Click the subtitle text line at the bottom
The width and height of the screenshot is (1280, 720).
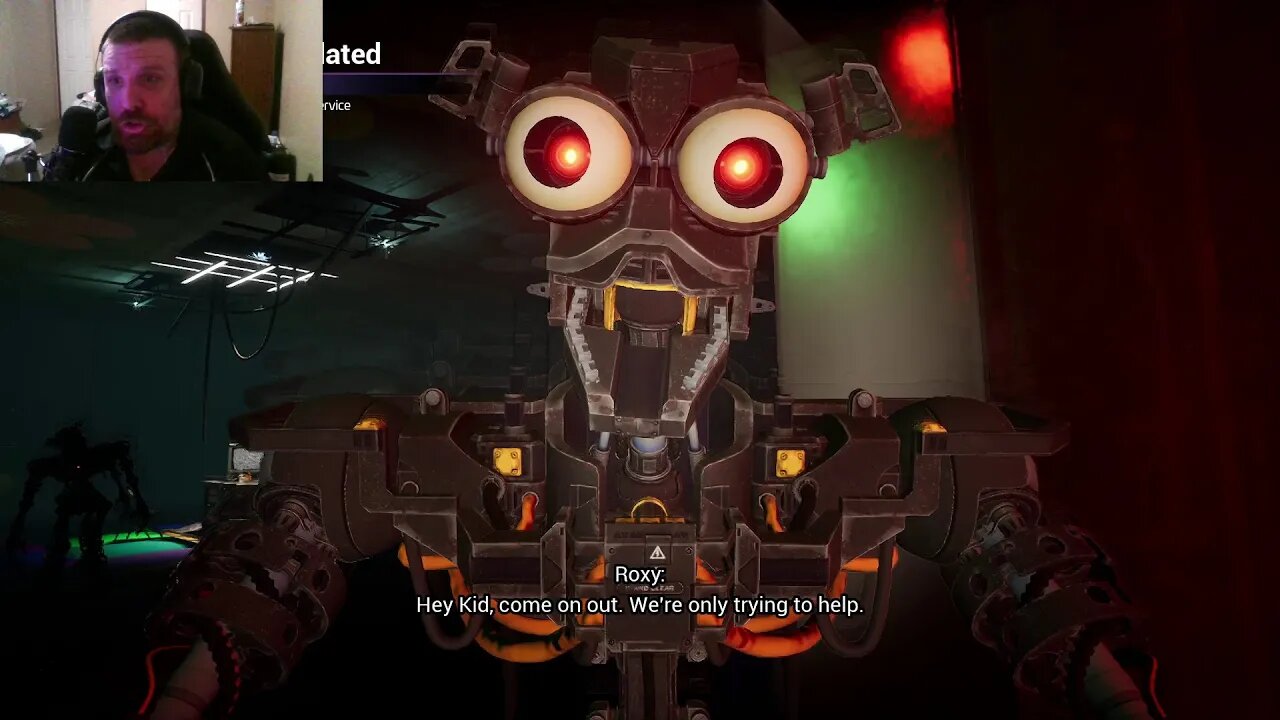[x=639, y=605]
